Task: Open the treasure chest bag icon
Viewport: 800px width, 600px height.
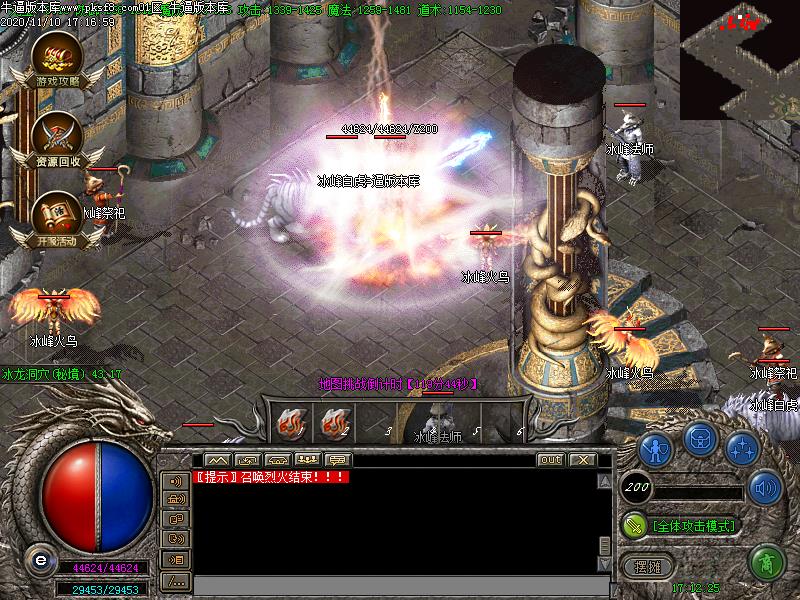Action: pyautogui.click(x=699, y=441)
